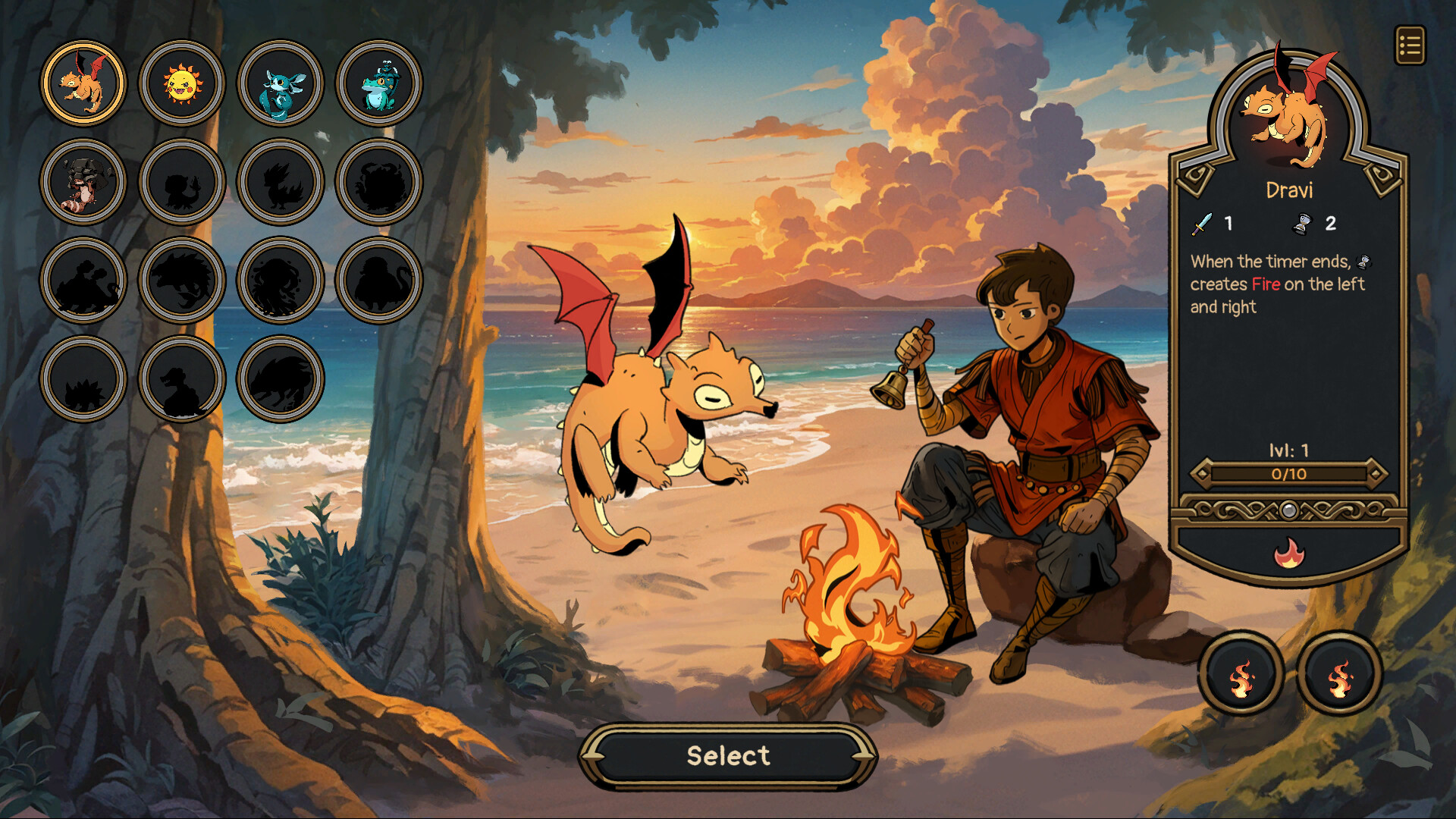Click the hourglass timer stat icon
This screenshot has width=1456, height=819.
[x=1304, y=224]
